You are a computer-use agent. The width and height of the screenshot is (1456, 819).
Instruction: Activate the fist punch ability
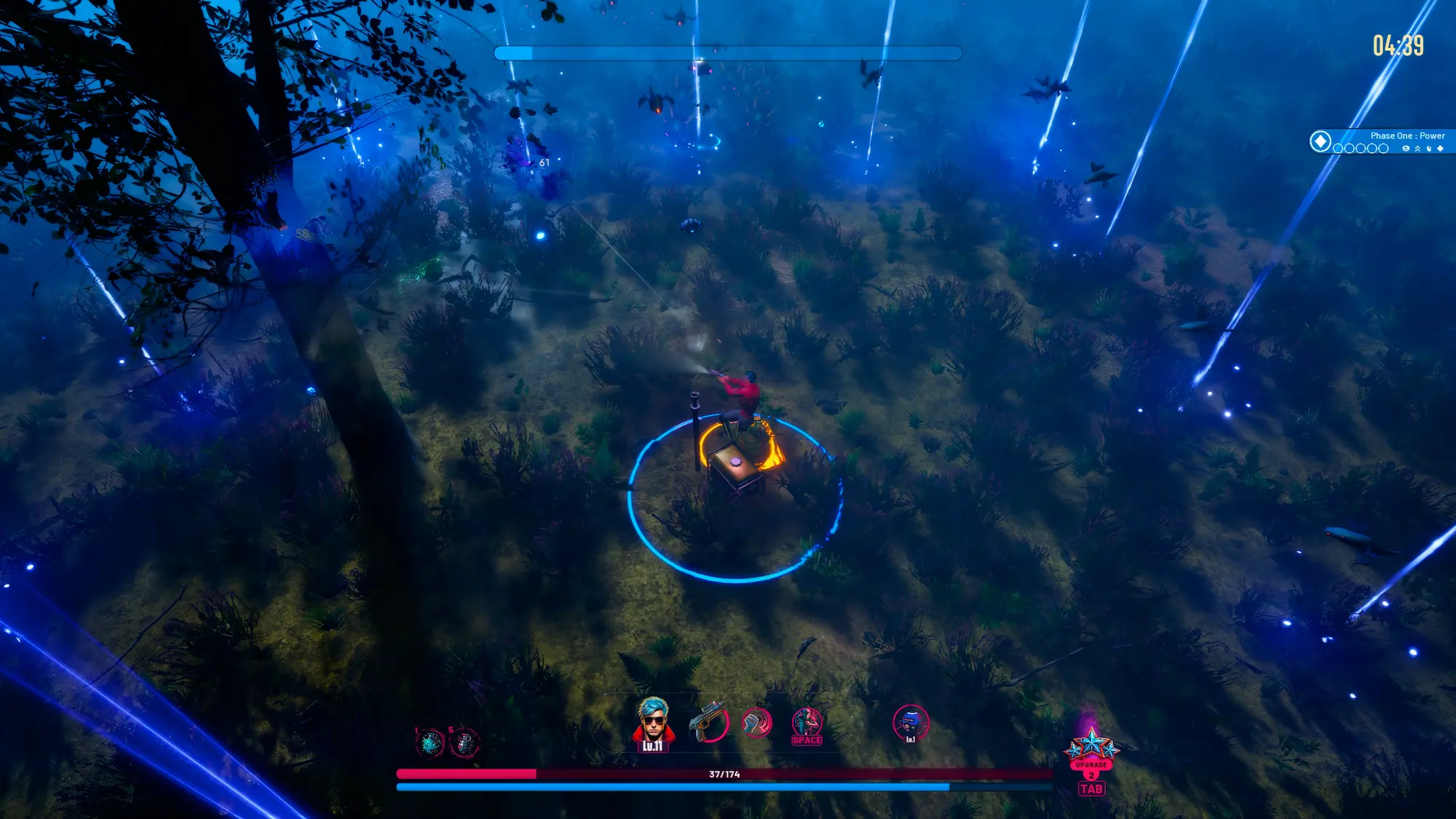coord(756,723)
